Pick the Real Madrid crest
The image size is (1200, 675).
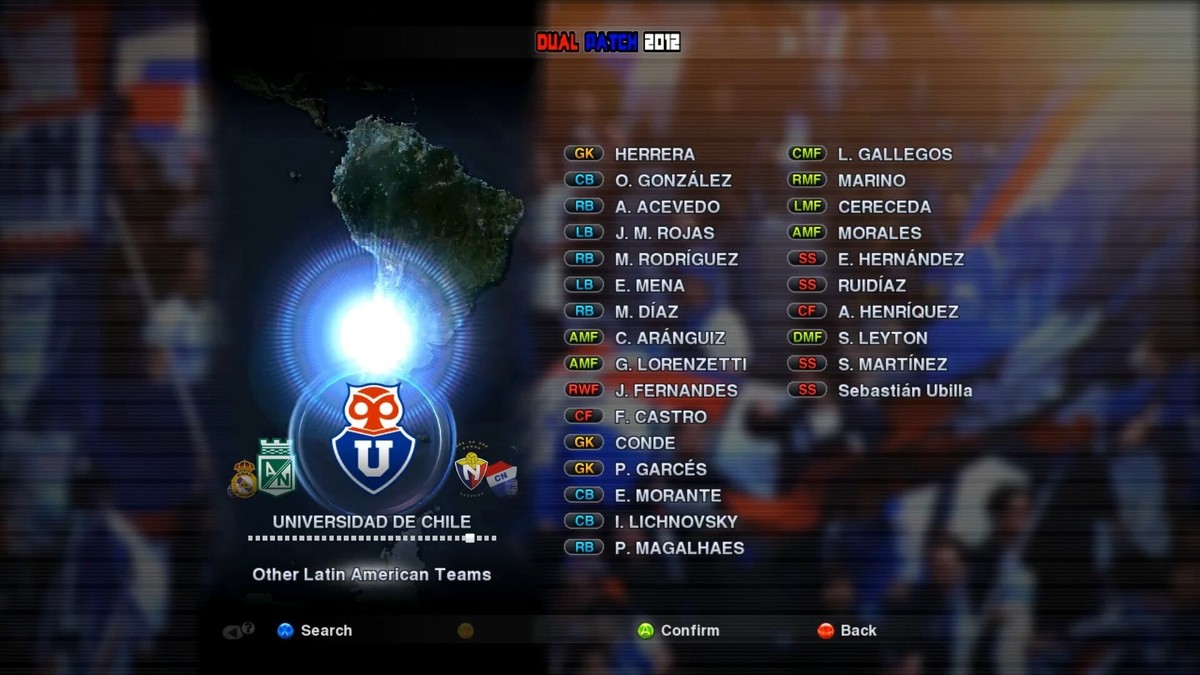coord(243,479)
